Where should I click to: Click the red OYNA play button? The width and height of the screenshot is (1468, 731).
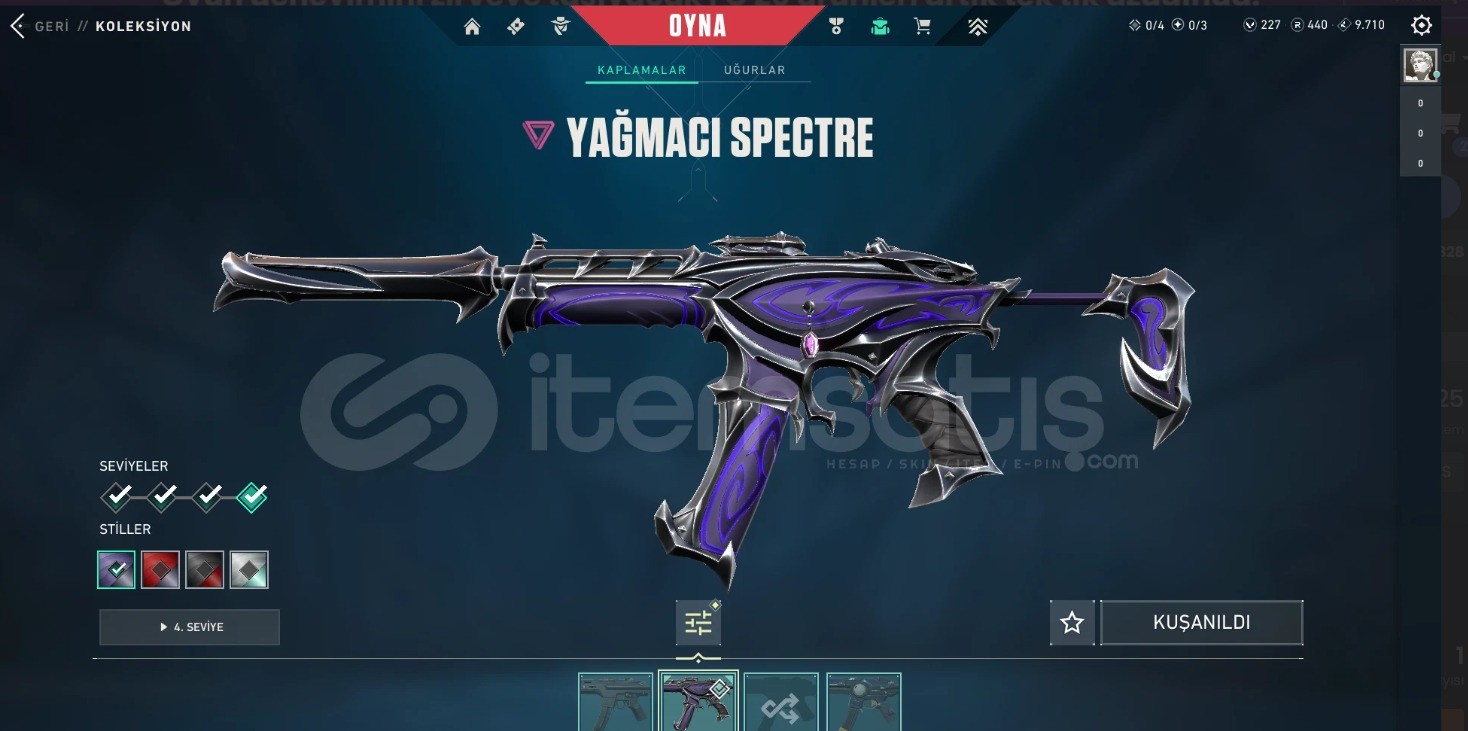(x=697, y=26)
